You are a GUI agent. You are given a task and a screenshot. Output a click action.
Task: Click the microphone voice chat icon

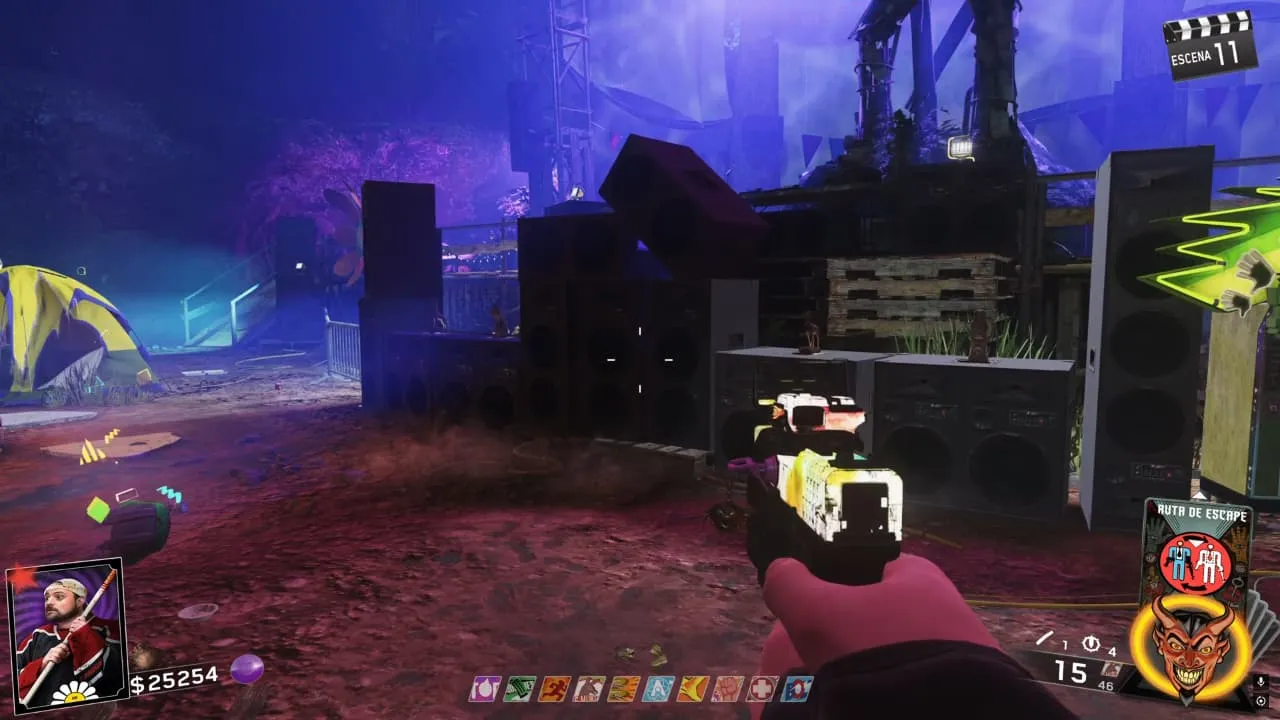pos(1261,681)
